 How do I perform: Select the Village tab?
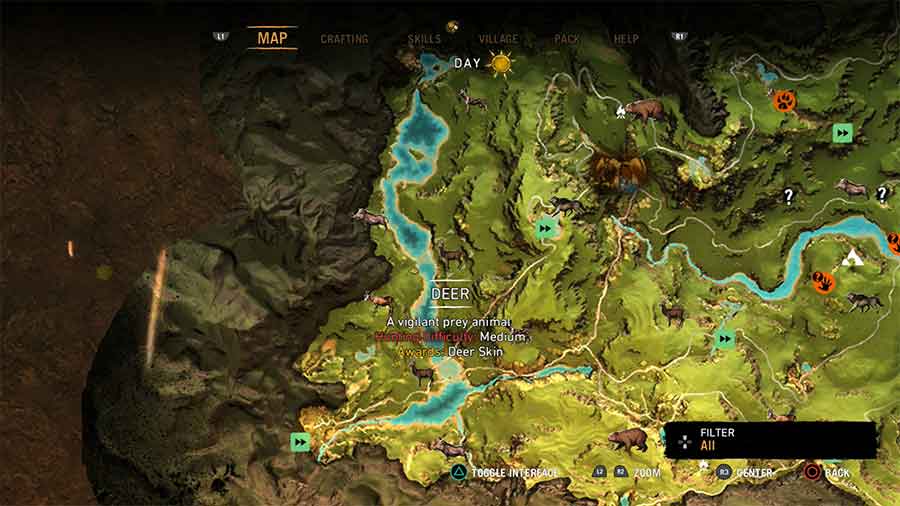pos(498,39)
